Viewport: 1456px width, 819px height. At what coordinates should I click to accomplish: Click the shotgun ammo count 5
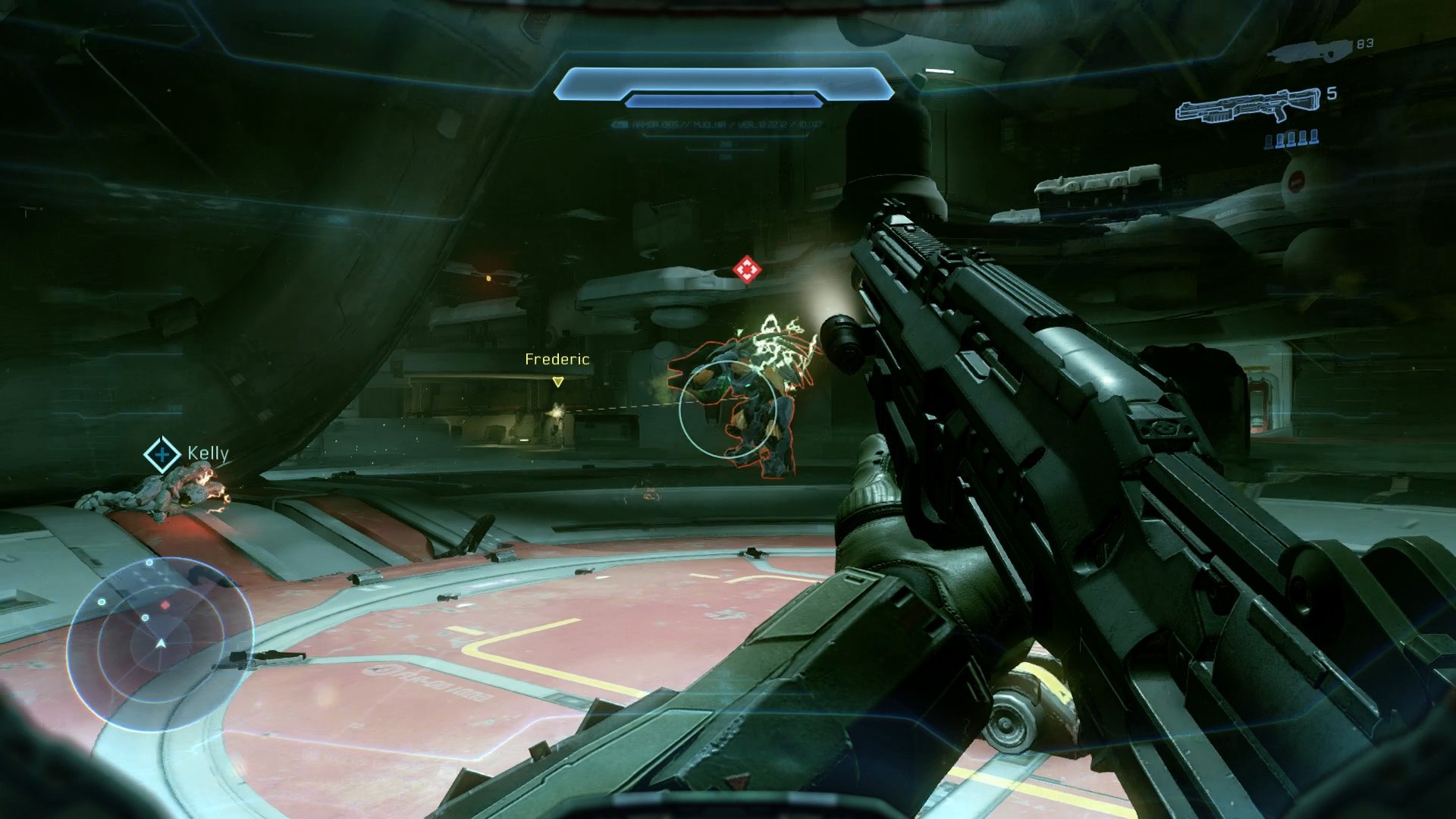[x=1332, y=93]
